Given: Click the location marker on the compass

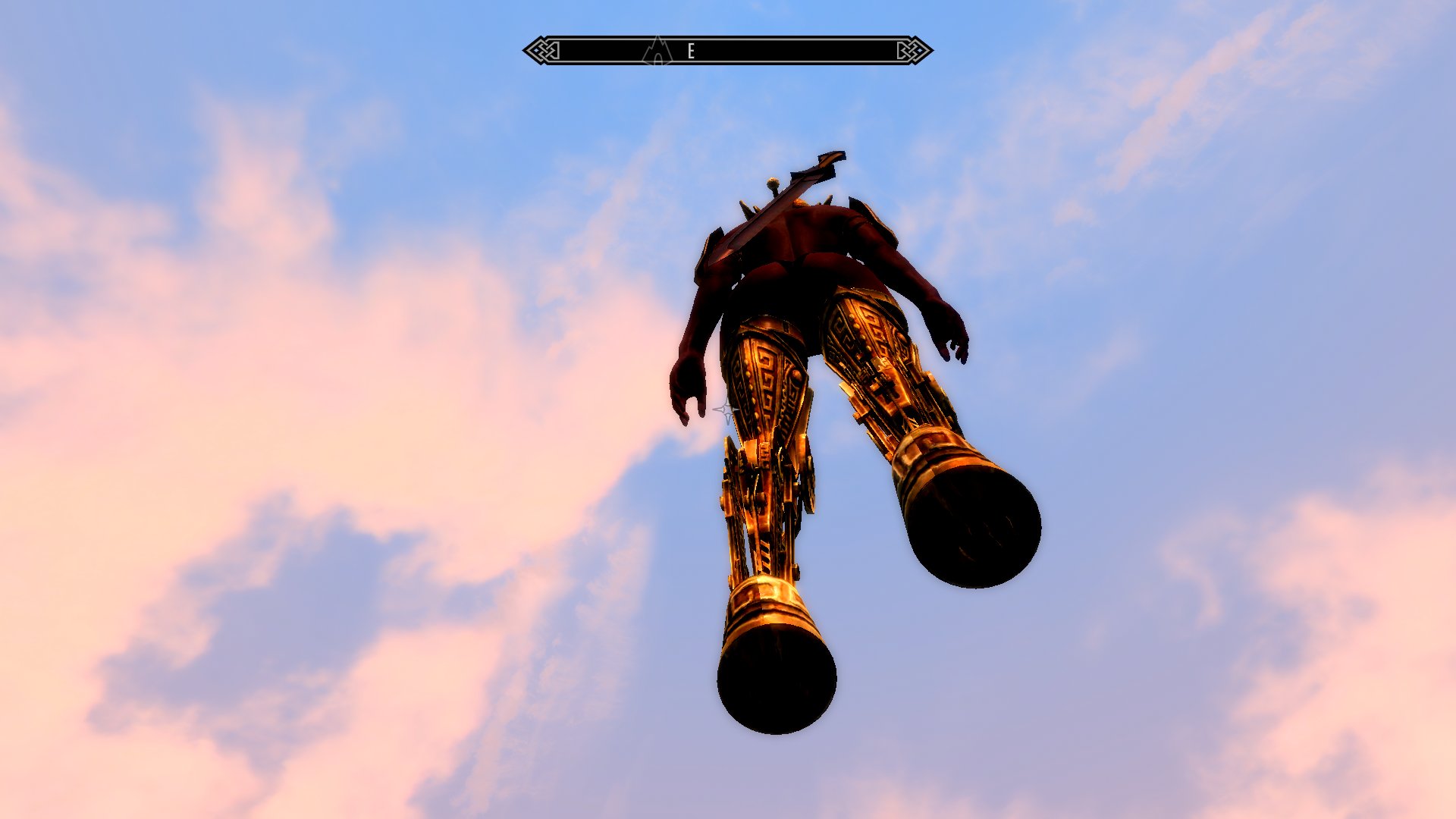Looking at the screenshot, I should (657, 51).
